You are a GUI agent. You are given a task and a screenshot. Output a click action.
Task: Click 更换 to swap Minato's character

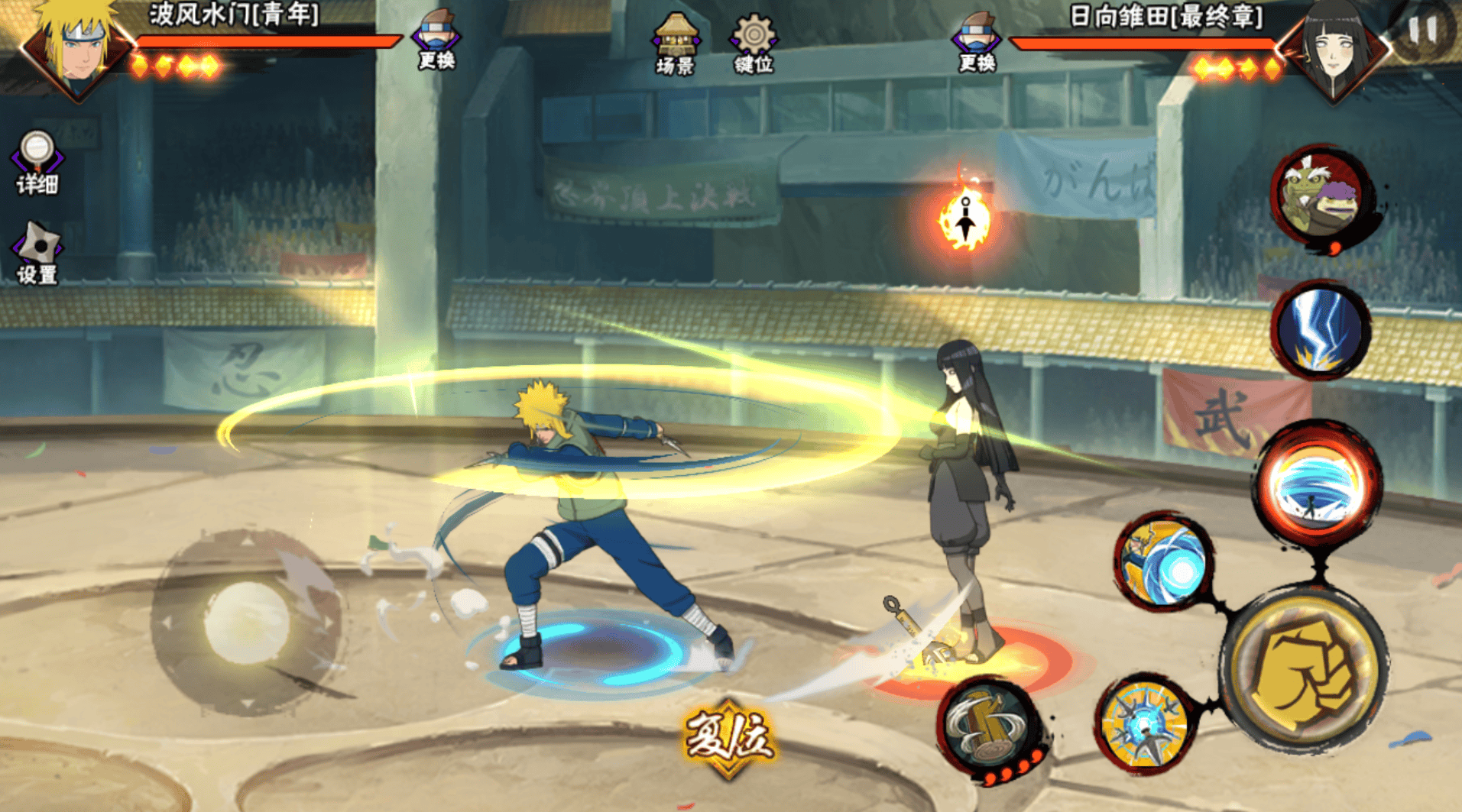(x=436, y=40)
